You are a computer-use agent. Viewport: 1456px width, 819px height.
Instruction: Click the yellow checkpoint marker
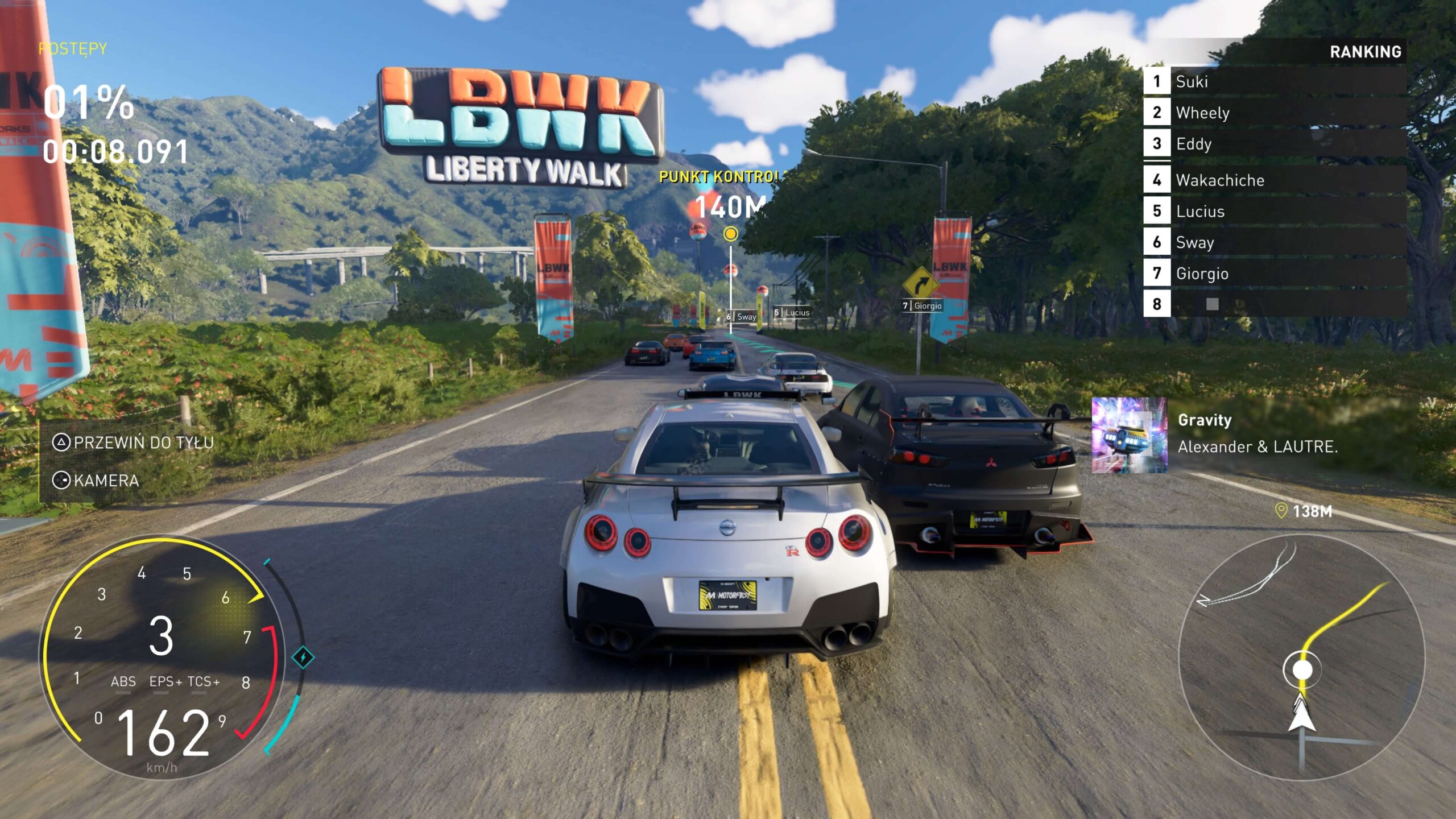coord(731,234)
